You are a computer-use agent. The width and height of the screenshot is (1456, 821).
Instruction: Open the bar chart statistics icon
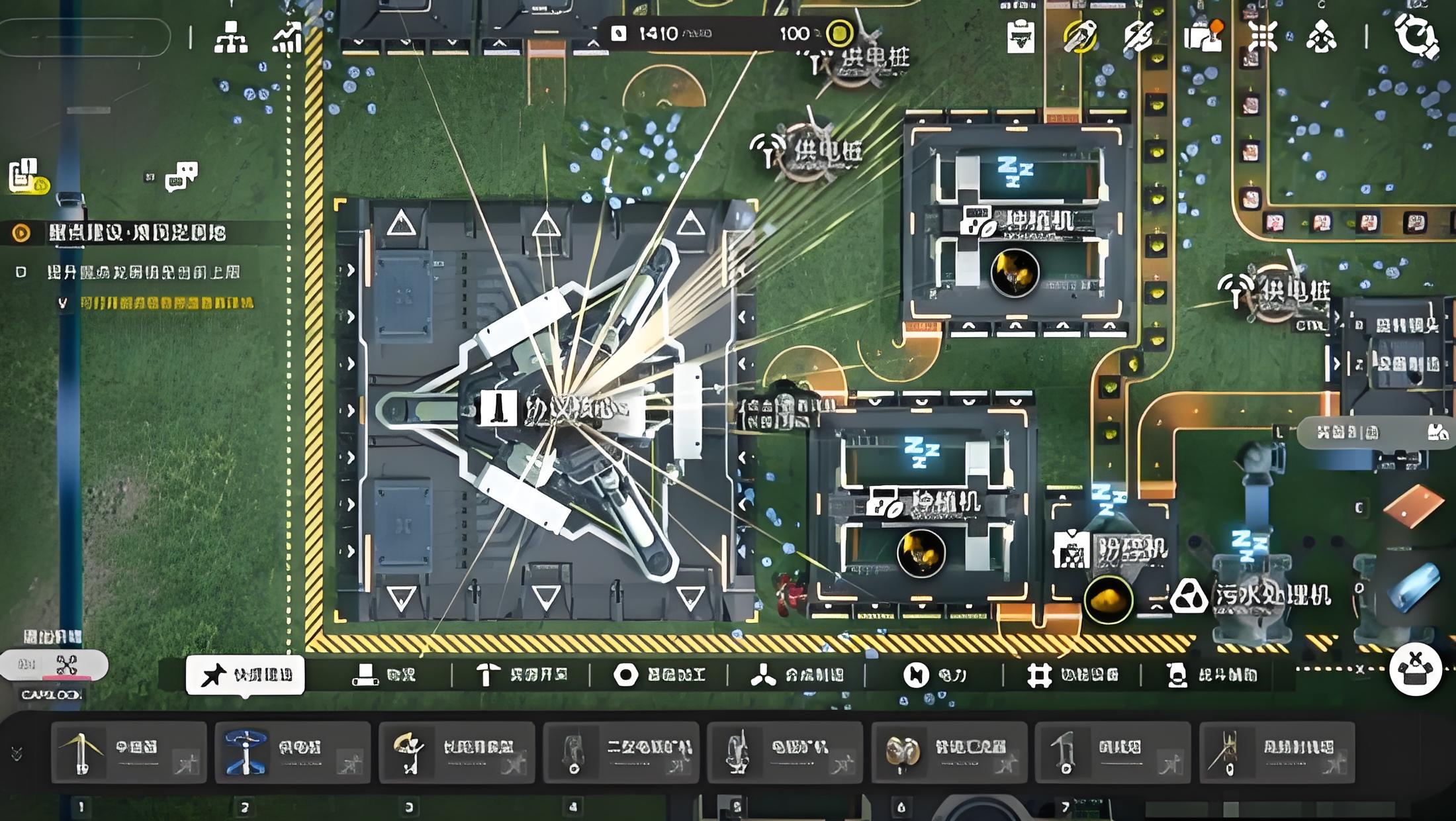click(287, 38)
